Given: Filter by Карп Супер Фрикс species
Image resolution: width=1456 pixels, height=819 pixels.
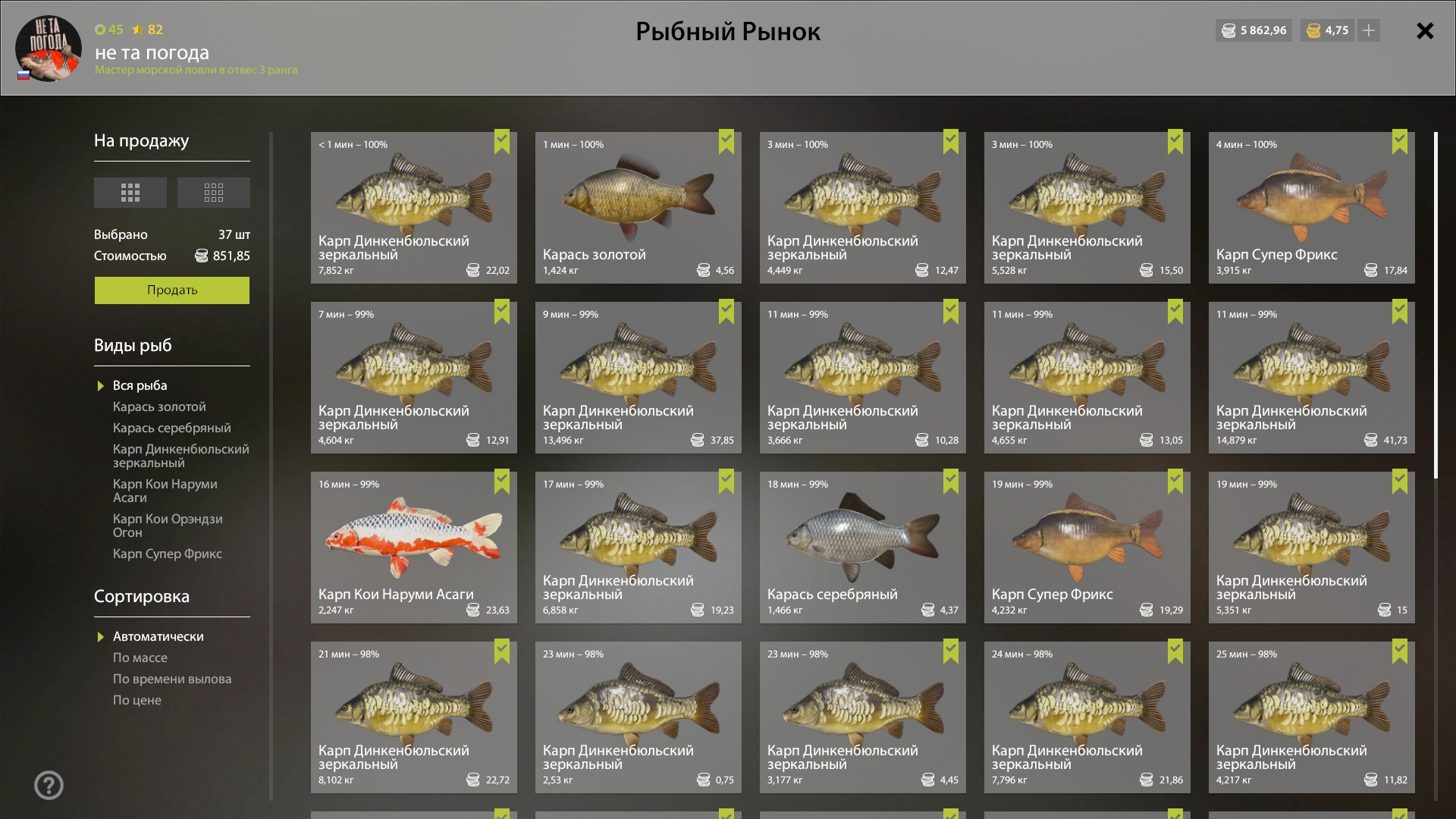Looking at the screenshot, I should [x=167, y=554].
